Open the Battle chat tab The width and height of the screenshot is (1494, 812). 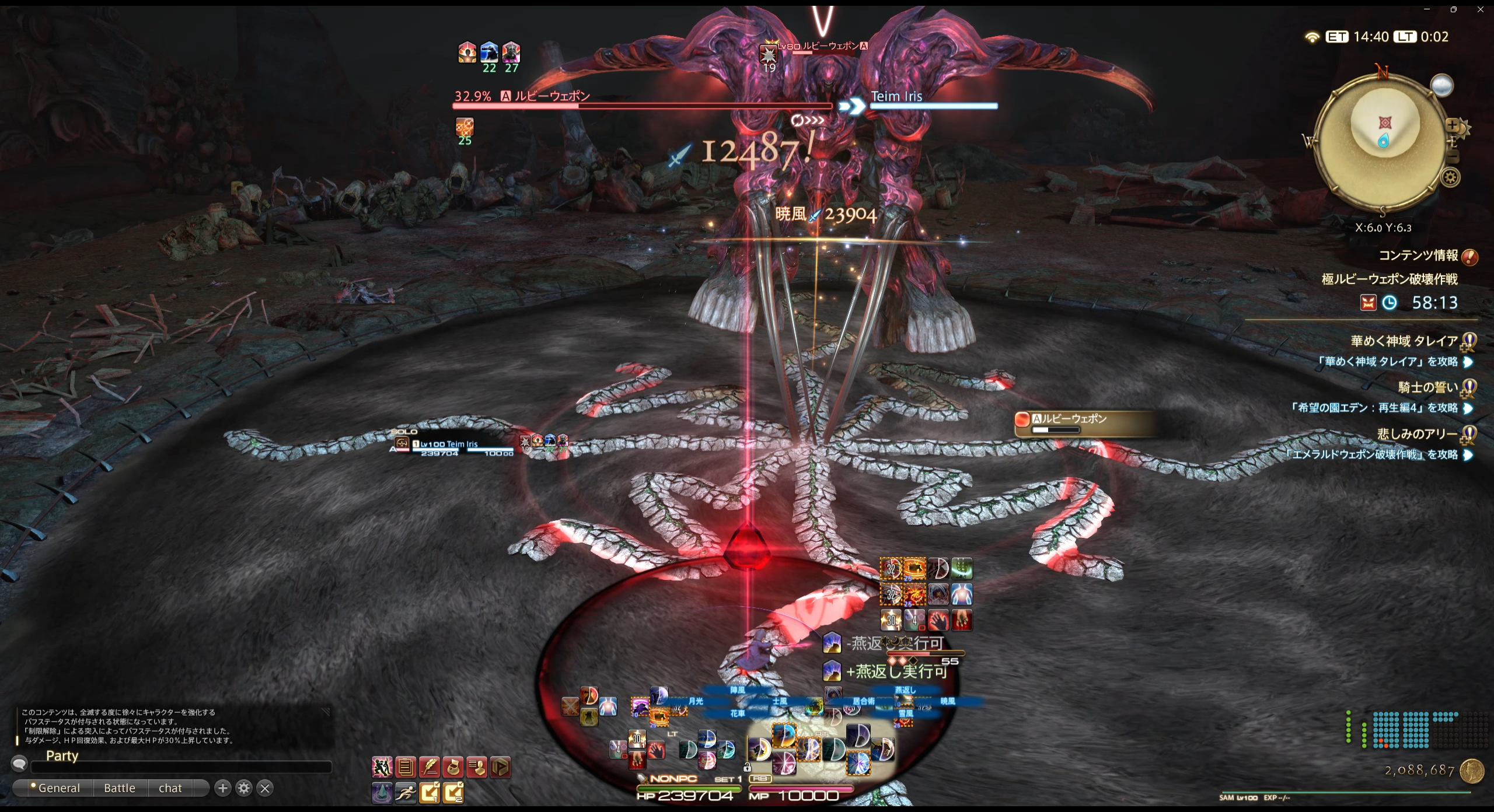[x=120, y=788]
